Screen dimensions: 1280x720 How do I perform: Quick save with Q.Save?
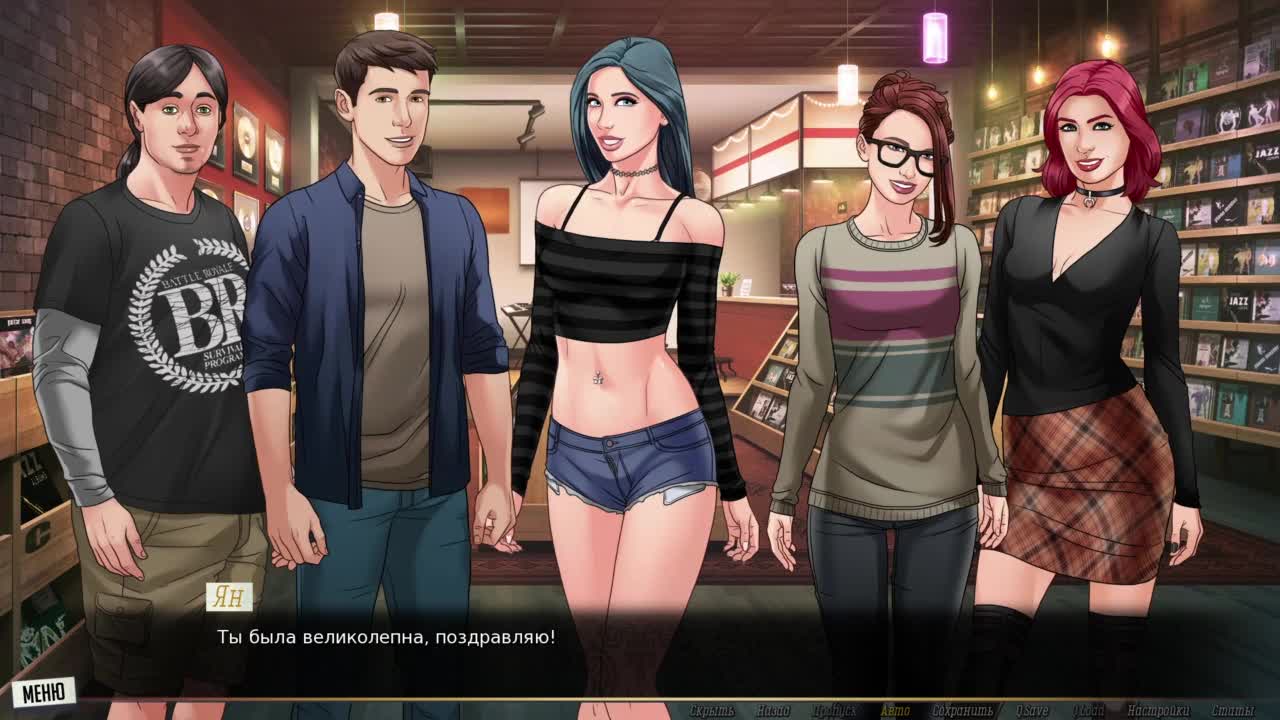[1031, 711]
